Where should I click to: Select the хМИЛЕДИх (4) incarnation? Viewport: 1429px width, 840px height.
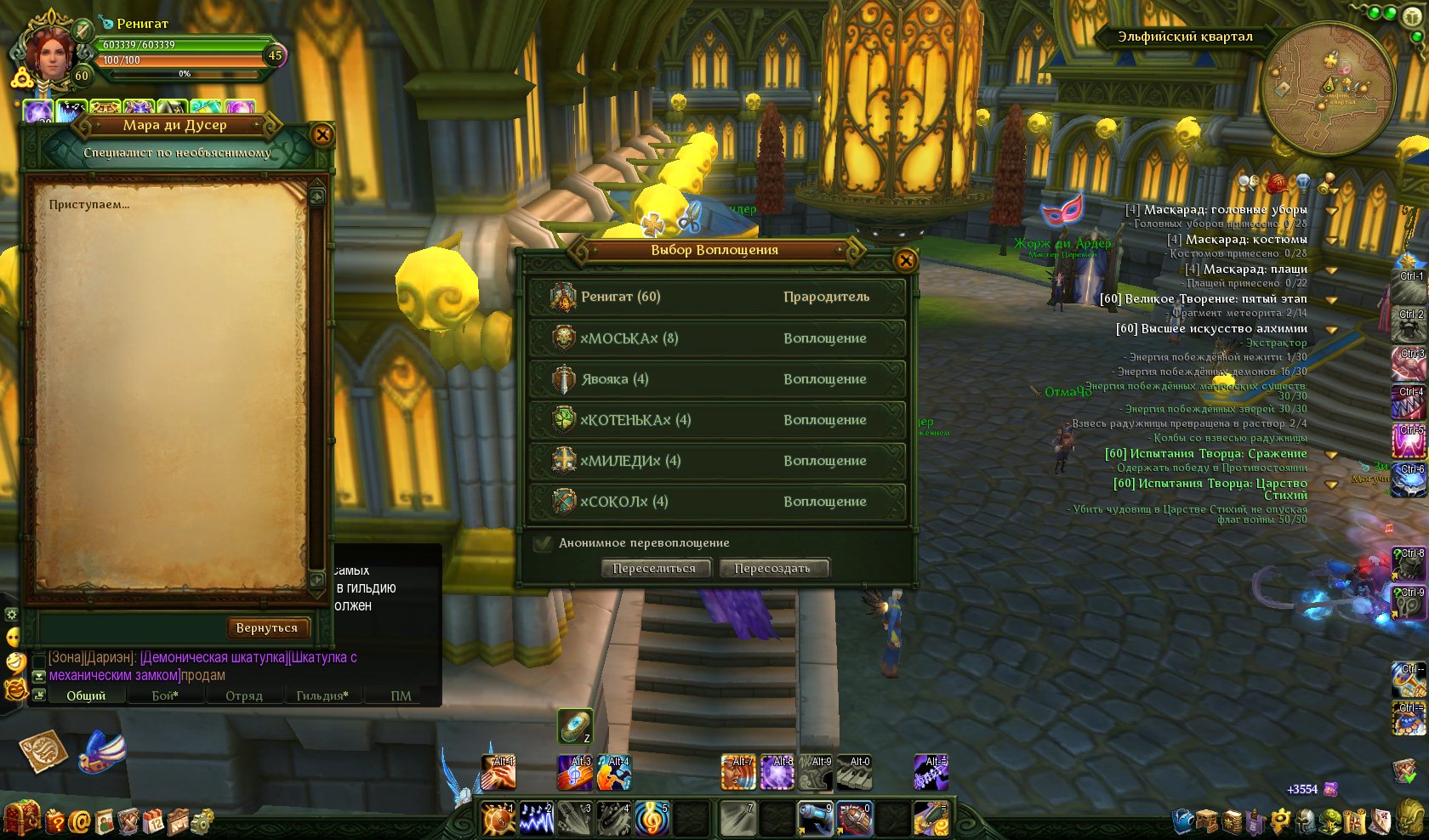pos(716,461)
